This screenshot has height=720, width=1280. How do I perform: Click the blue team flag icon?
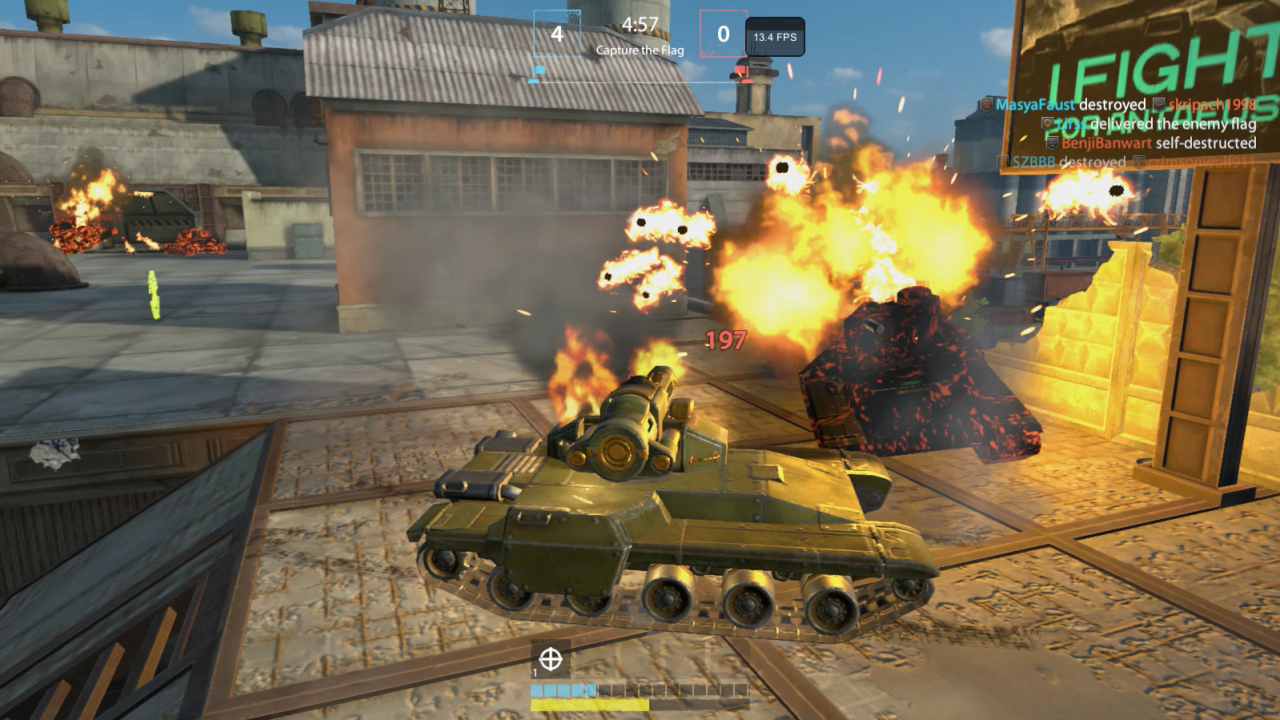[x=537, y=71]
